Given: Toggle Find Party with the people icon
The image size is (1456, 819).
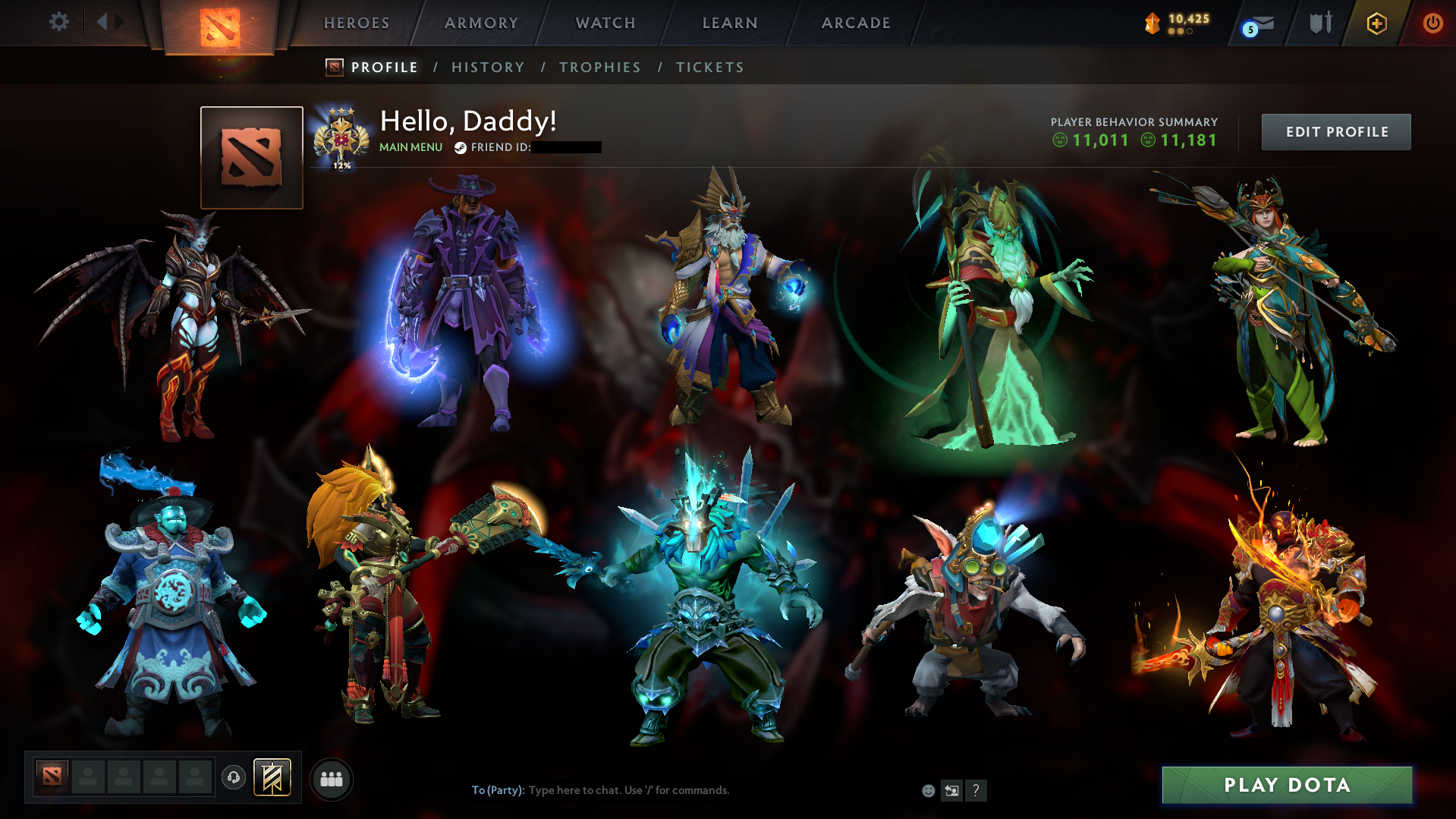Looking at the screenshot, I should click(331, 778).
